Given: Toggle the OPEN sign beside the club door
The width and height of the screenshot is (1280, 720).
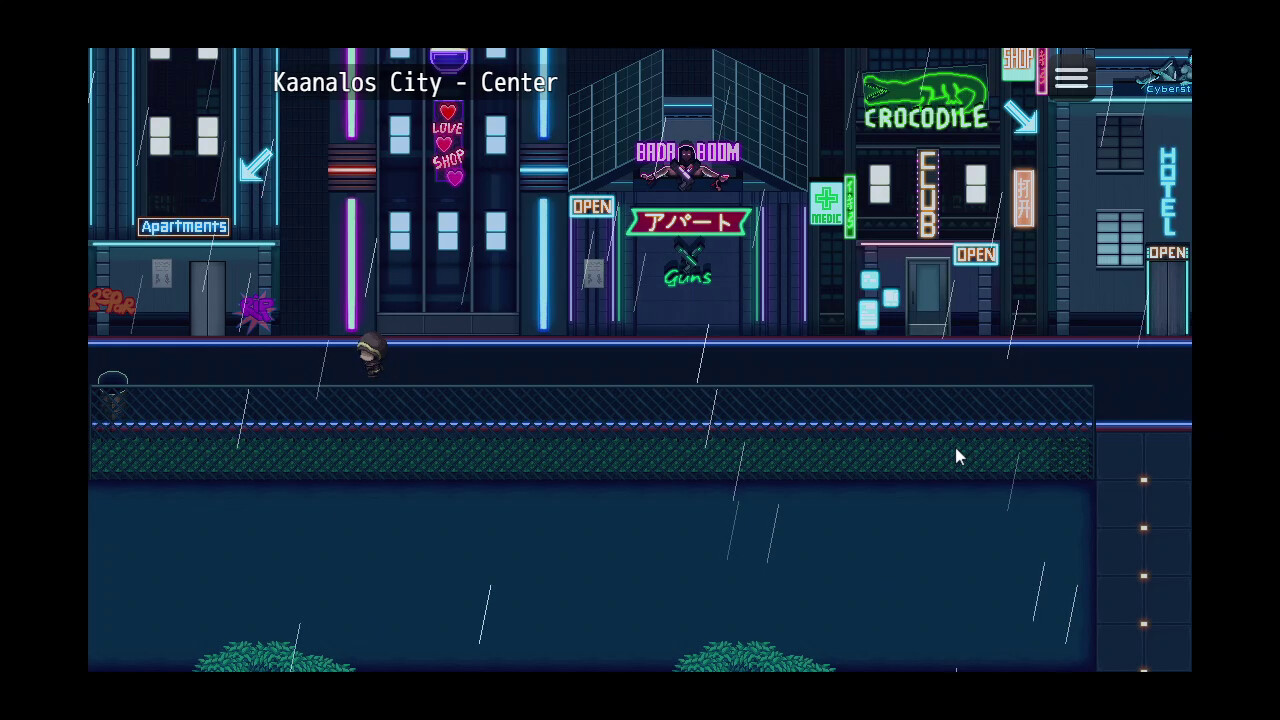Looking at the screenshot, I should 974,254.
